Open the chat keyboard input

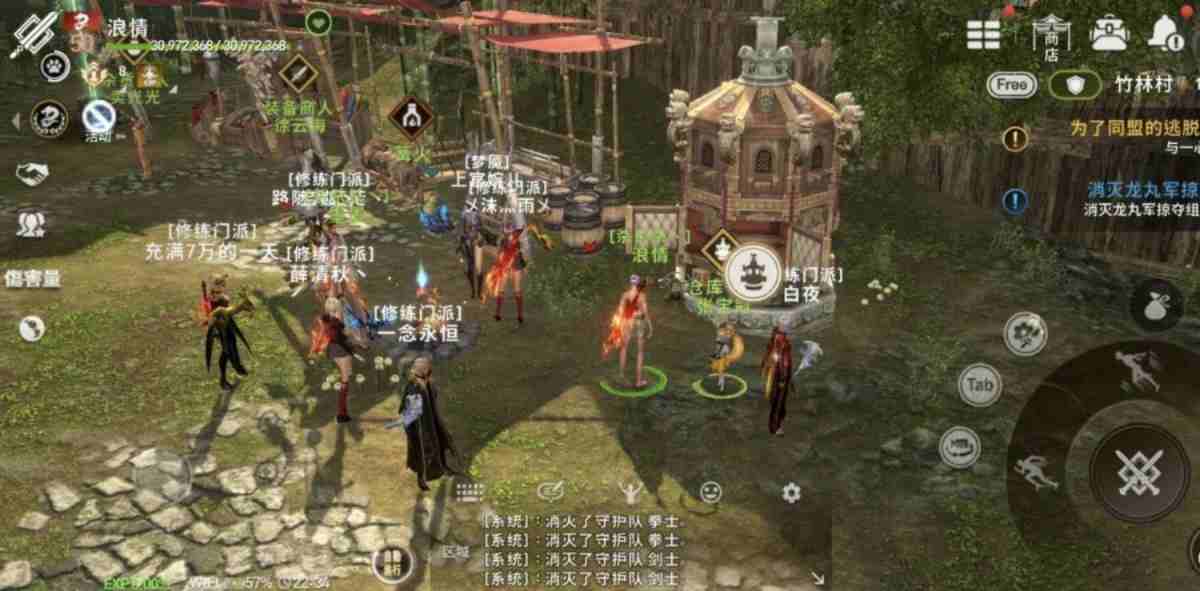469,492
